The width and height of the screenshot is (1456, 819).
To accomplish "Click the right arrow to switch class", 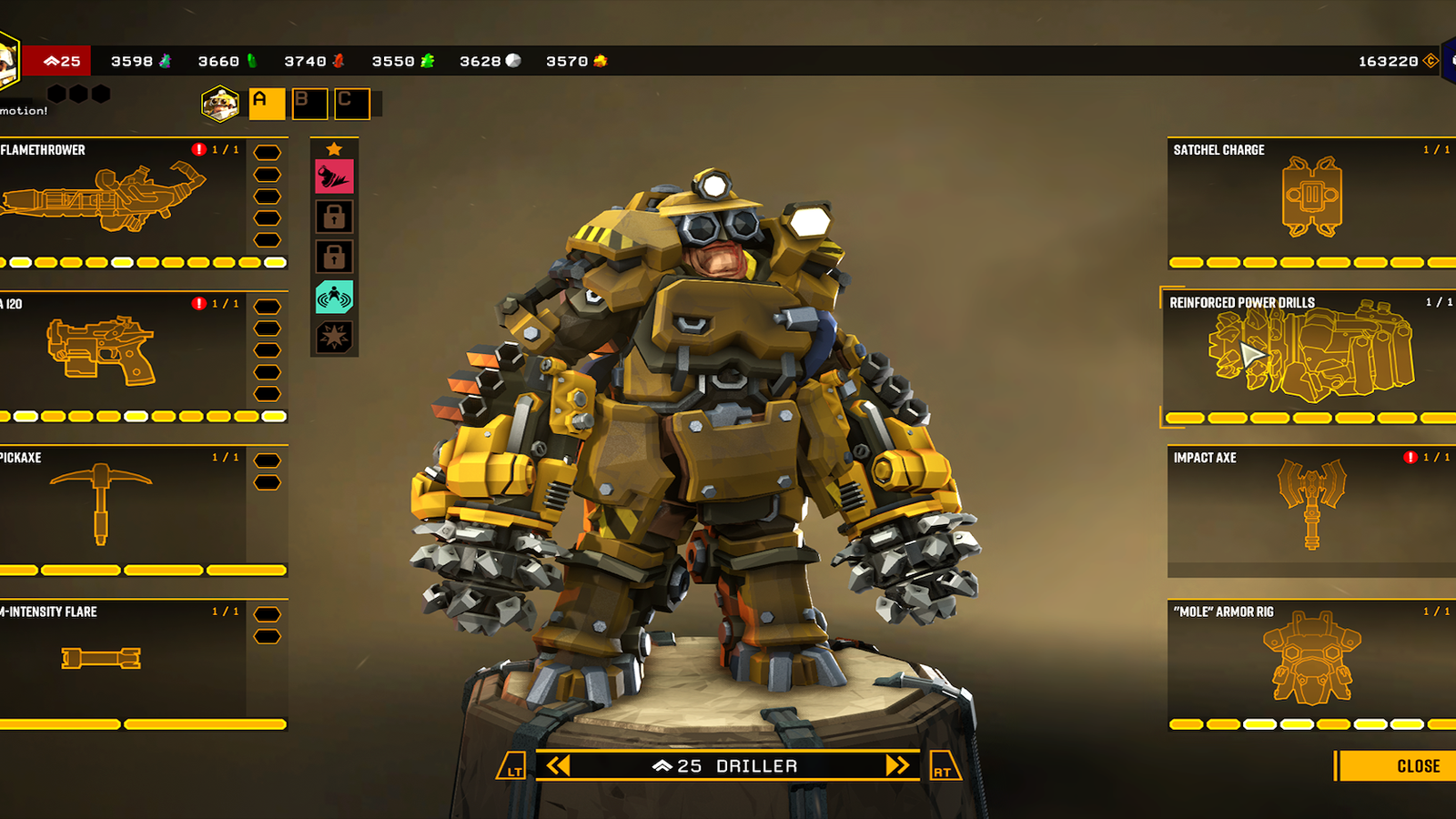I will tap(897, 765).
